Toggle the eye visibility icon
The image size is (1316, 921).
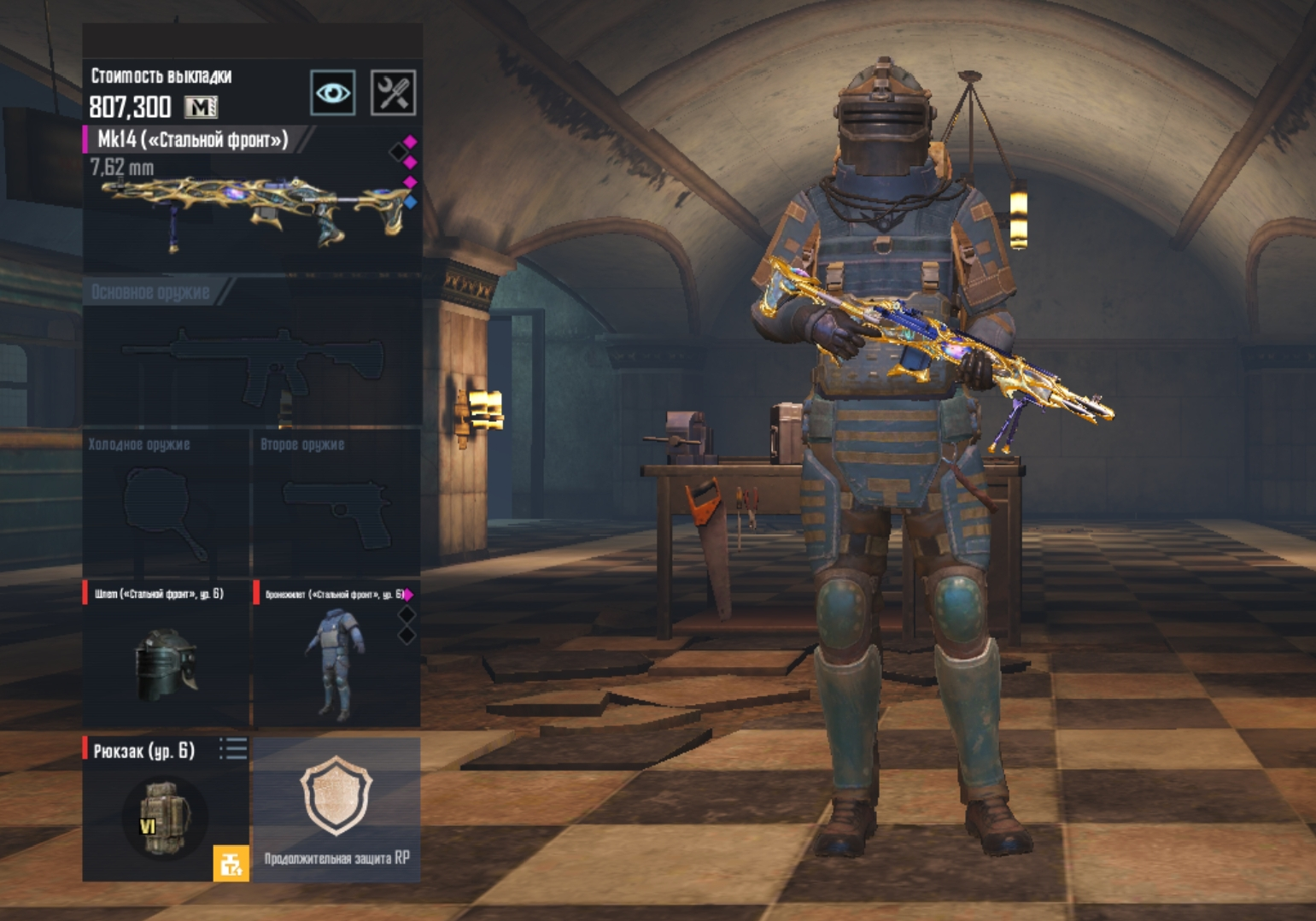pyautogui.click(x=333, y=92)
